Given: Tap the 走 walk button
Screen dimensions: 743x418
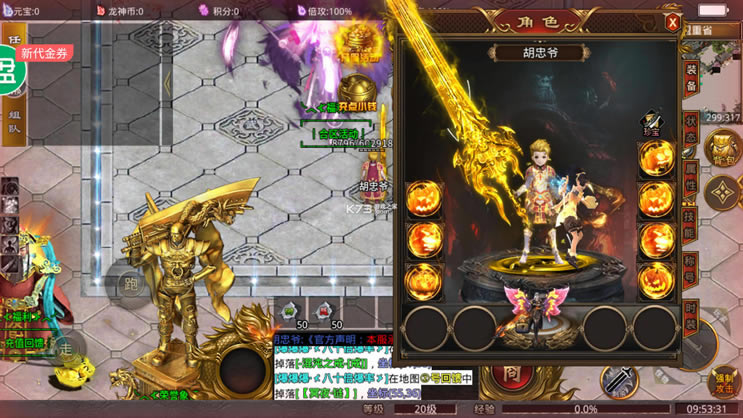Looking at the screenshot, I should tap(66, 348).
